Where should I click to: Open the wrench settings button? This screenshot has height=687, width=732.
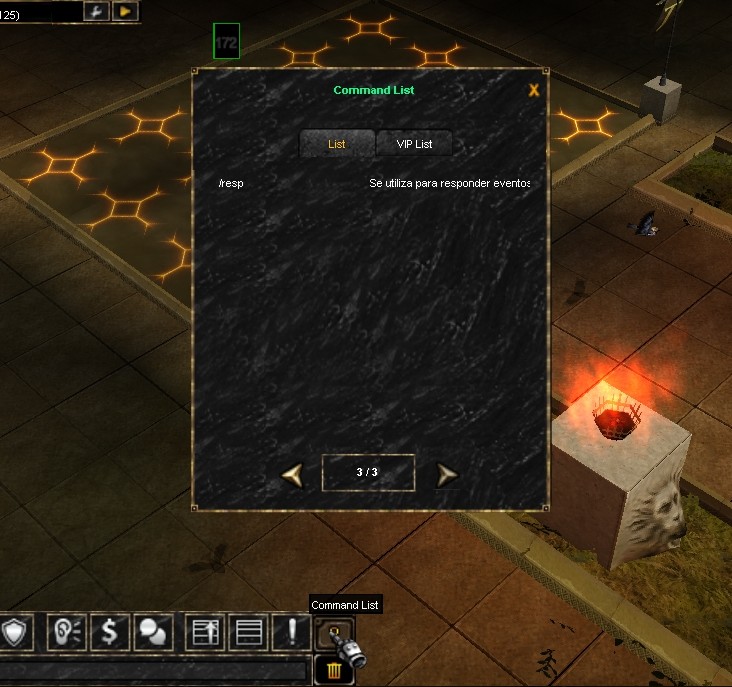pos(98,11)
